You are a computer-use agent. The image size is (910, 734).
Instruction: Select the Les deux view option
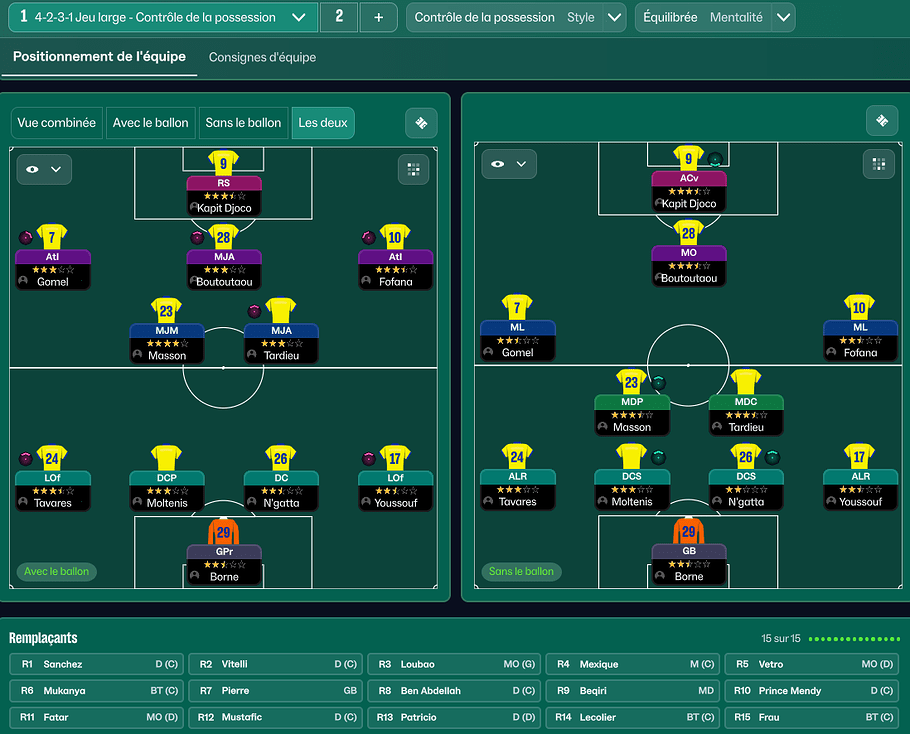tap(323, 123)
